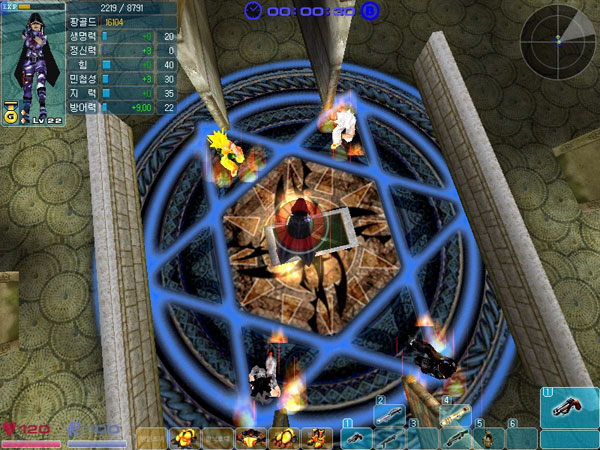The height and width of the screenshot is (450, 600).
Task: Select the item in slot 5
Action: [x=489, y=437]
